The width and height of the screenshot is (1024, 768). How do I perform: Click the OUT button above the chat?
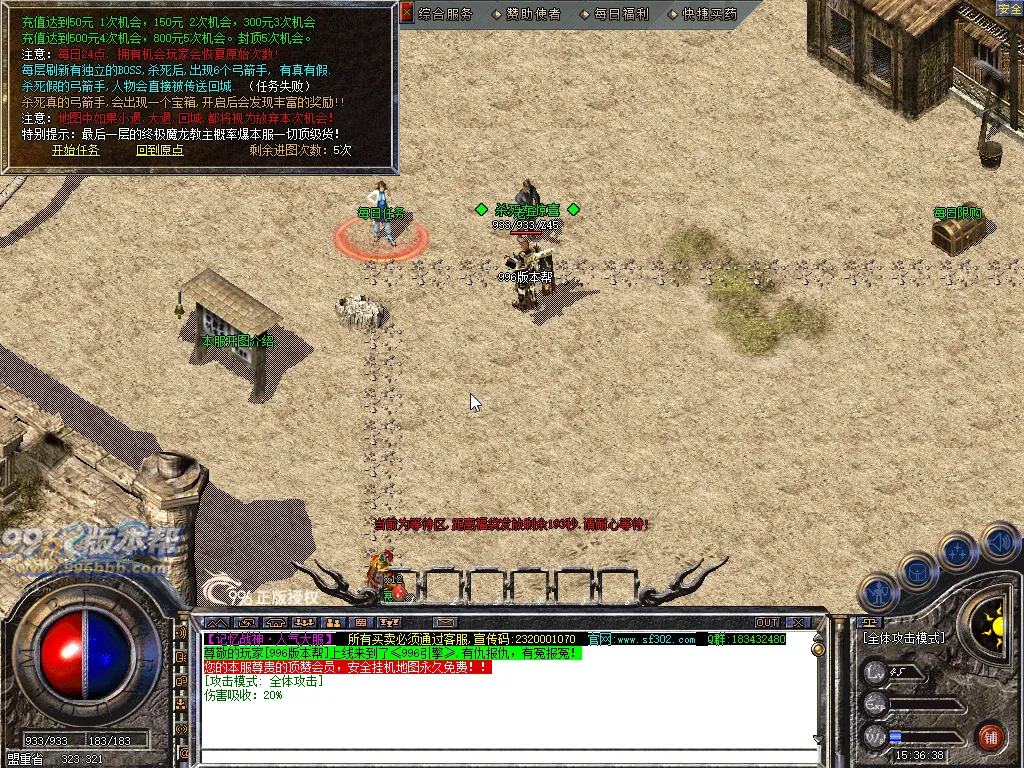point(766,622)
